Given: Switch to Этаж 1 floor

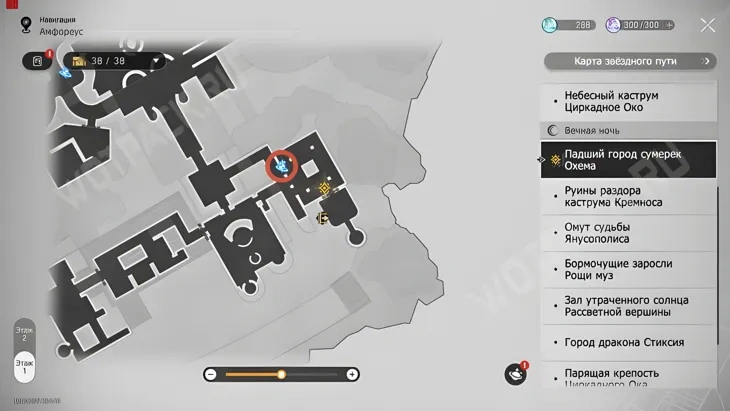Looking at the screenshot, I should (22, 365).
